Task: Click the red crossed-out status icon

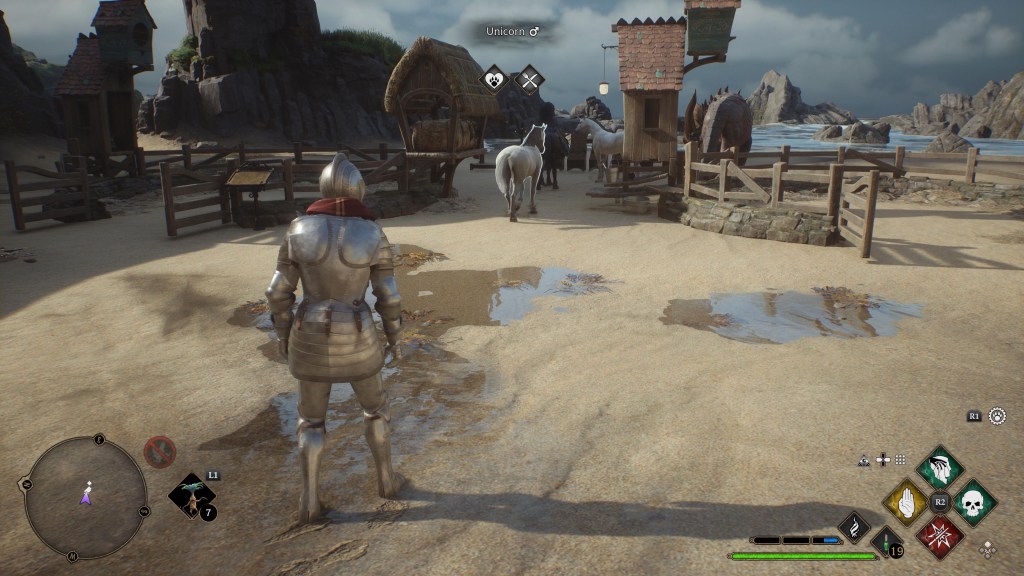Action: coord(160,452)
